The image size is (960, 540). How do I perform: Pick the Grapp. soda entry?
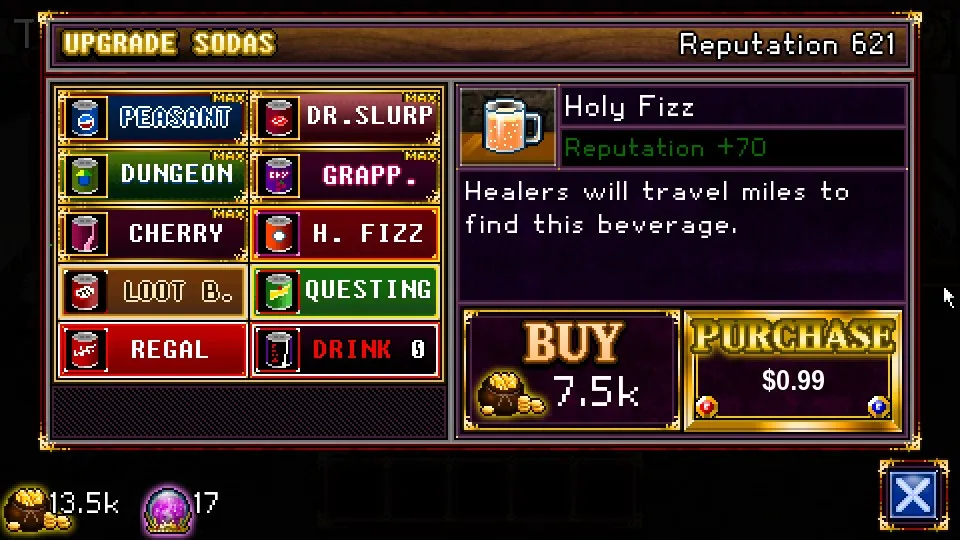pyautogui.click(x=345, y=175)
